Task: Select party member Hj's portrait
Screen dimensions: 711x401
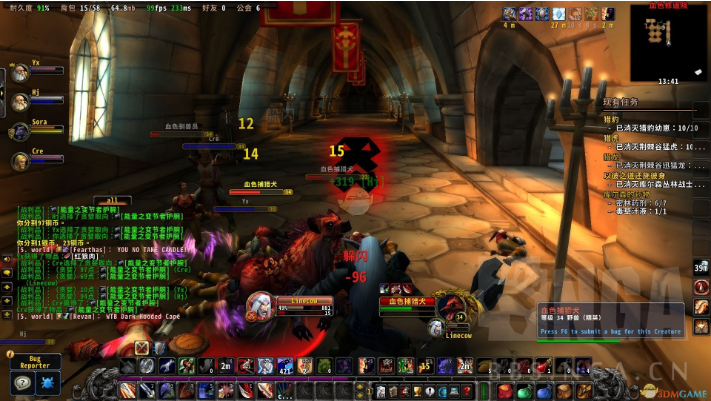Action: click(x=20, y=101)
